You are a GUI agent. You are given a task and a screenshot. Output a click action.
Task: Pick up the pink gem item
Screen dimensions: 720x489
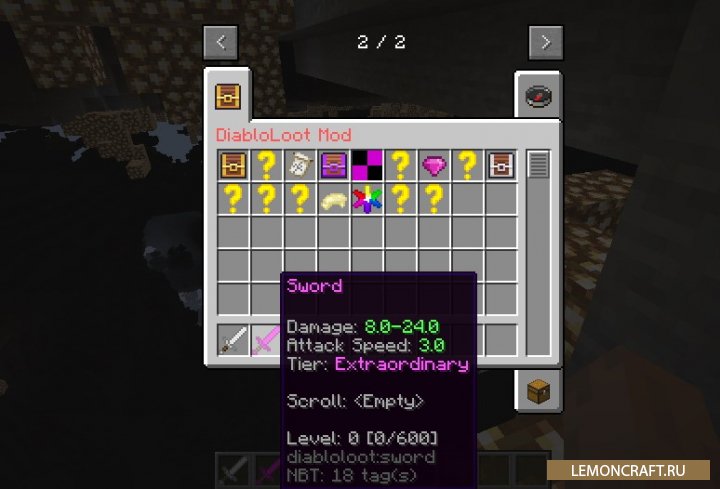434,165
